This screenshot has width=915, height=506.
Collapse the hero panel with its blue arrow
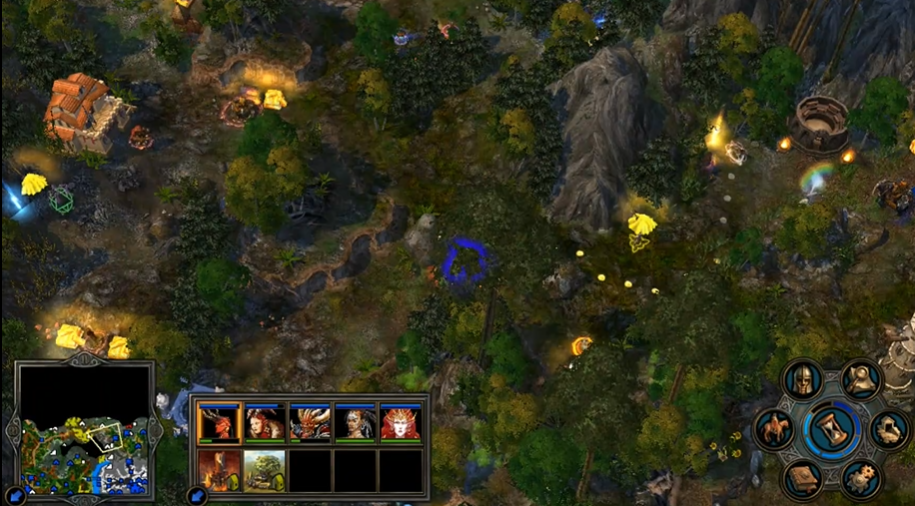pos(198,495)
